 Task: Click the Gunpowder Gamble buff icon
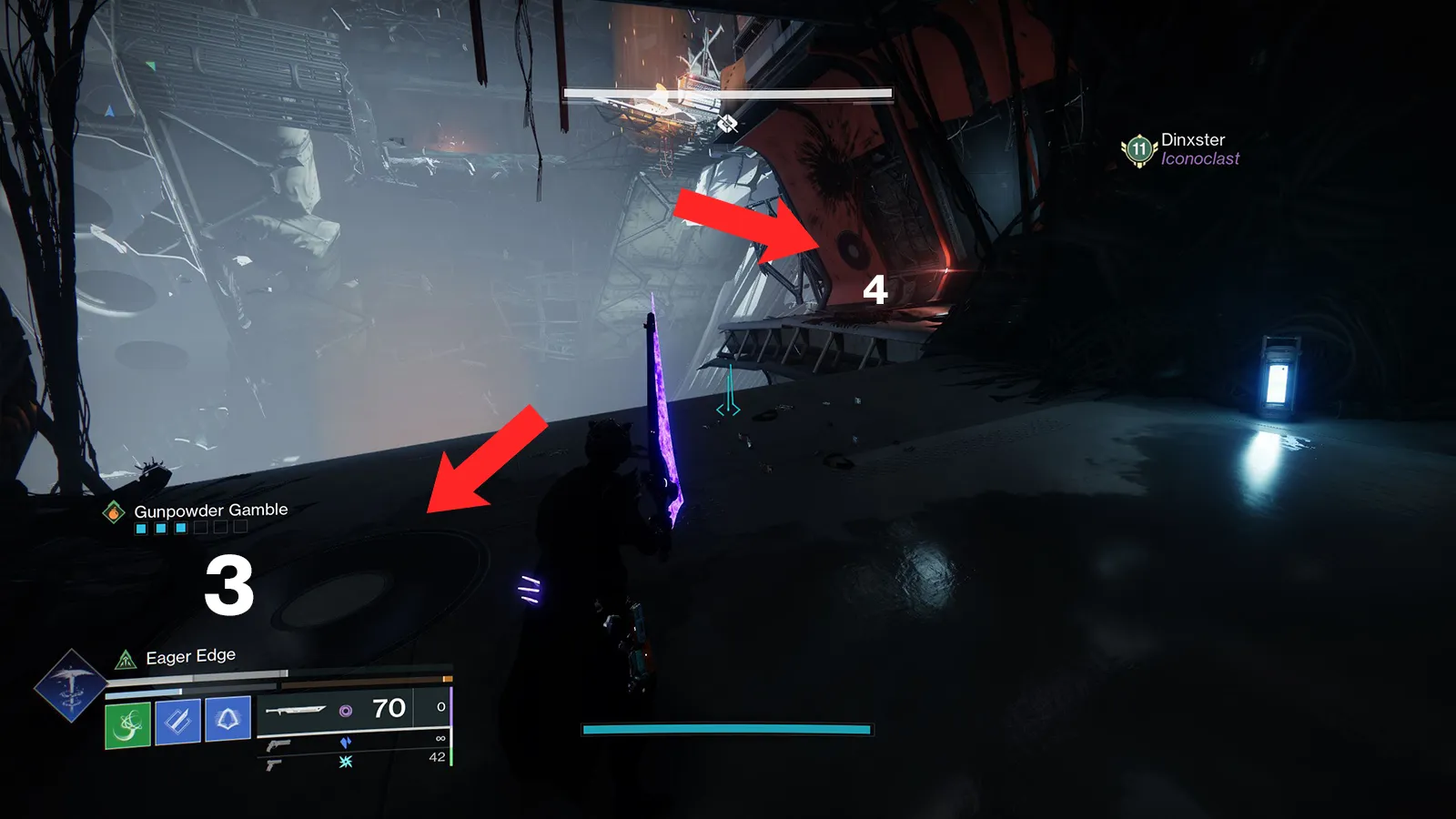click(x=114, y=512)
